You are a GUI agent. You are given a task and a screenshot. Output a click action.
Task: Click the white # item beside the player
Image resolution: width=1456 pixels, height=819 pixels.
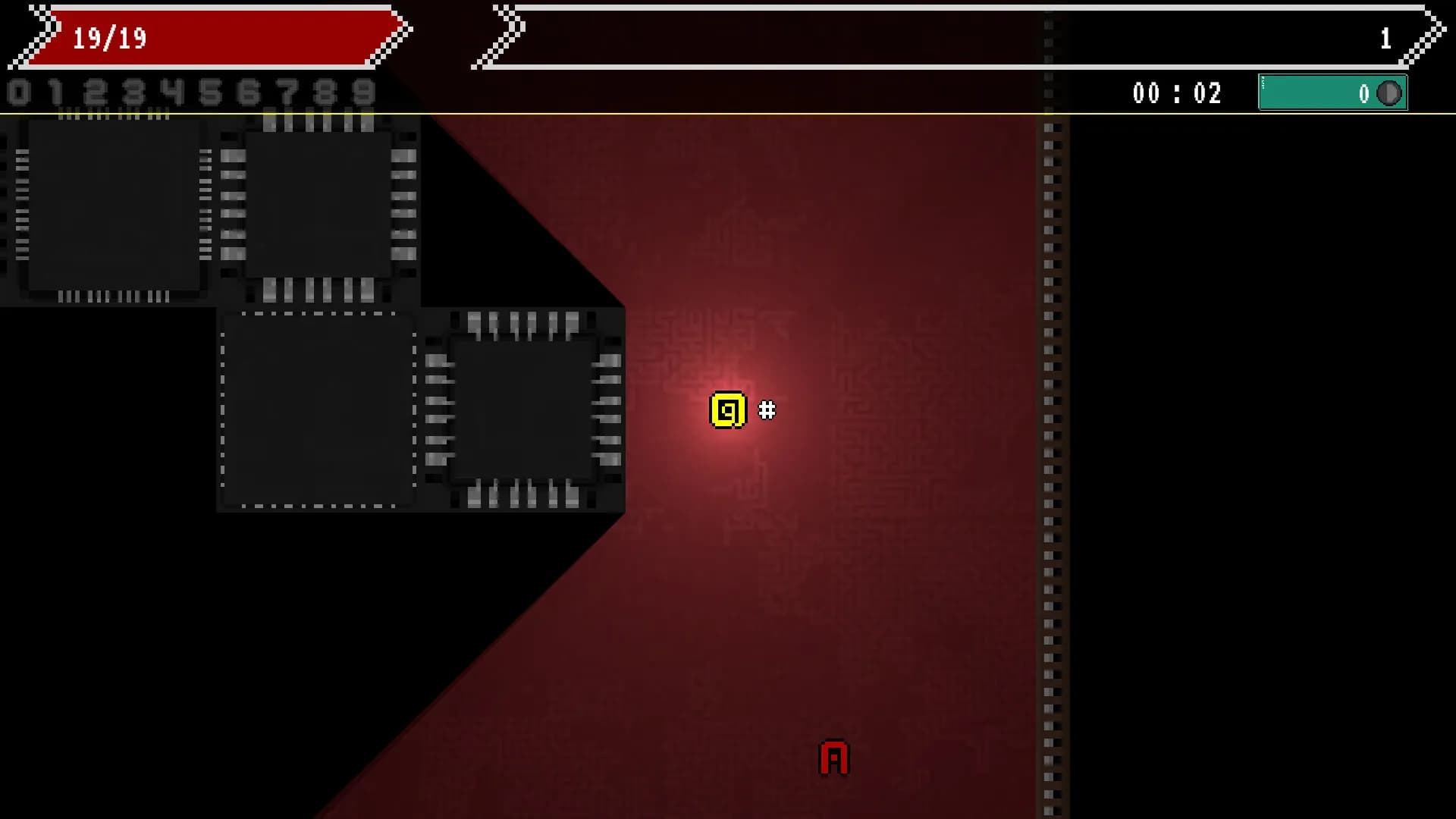pos(766,410)
